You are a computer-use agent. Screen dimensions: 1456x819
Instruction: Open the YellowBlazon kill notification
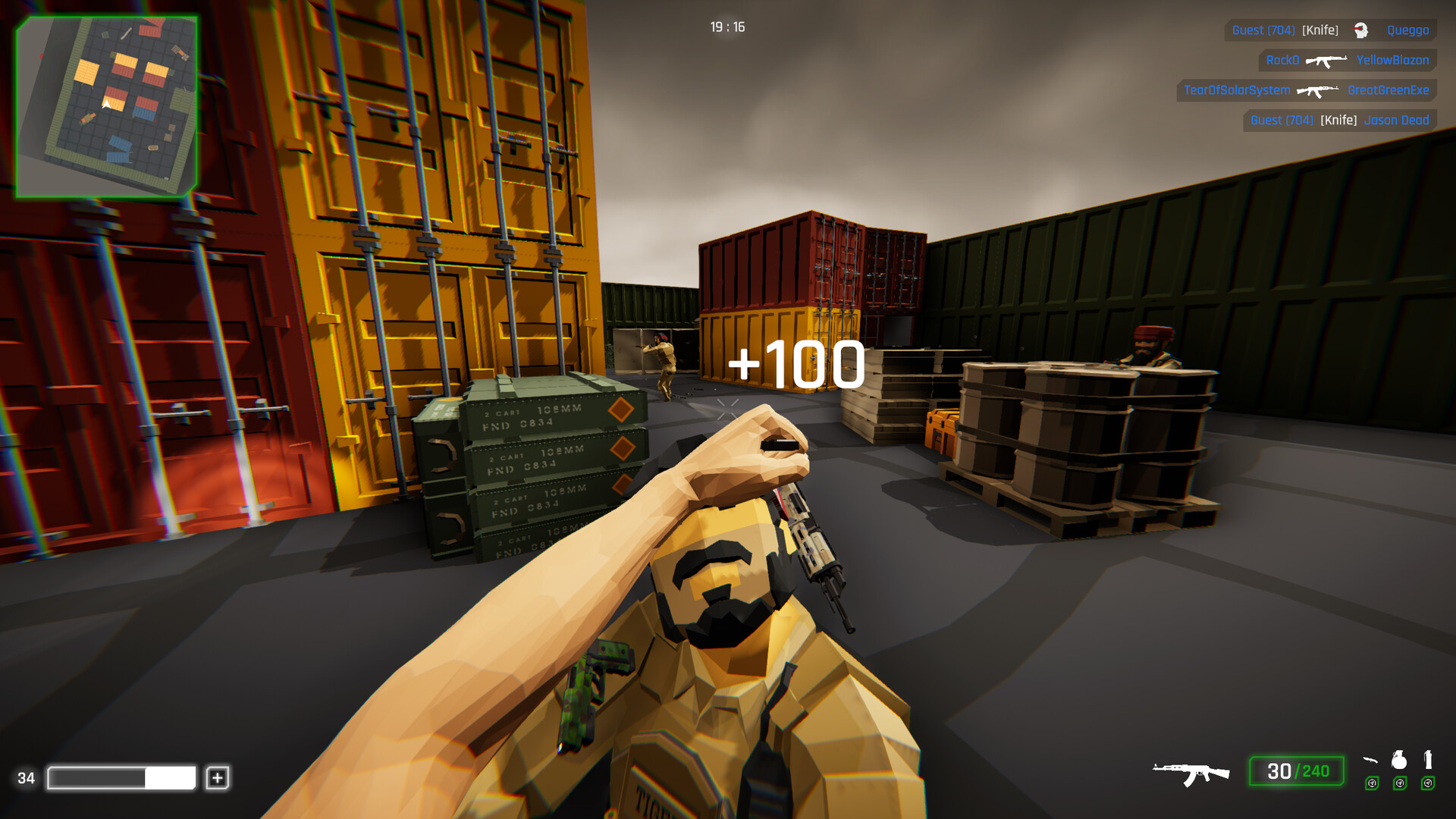point(1393,61)
